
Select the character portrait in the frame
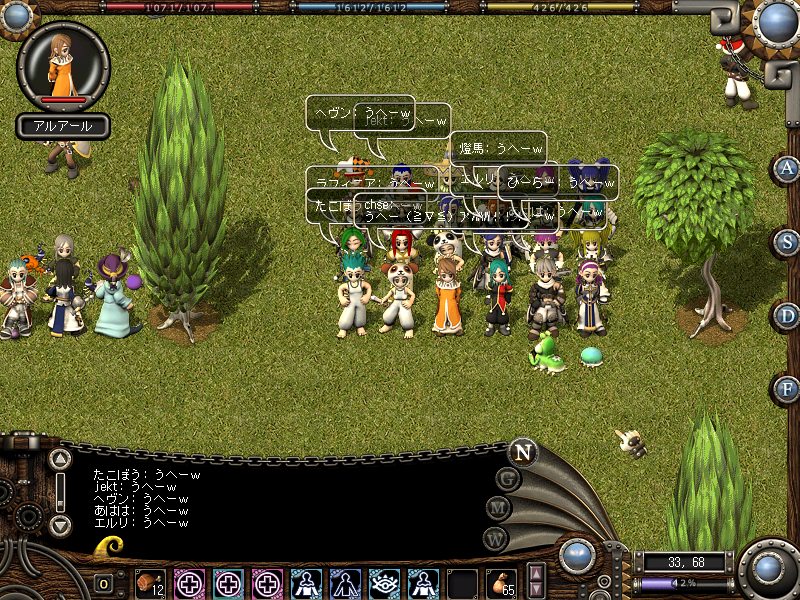(x=63, y=66)
